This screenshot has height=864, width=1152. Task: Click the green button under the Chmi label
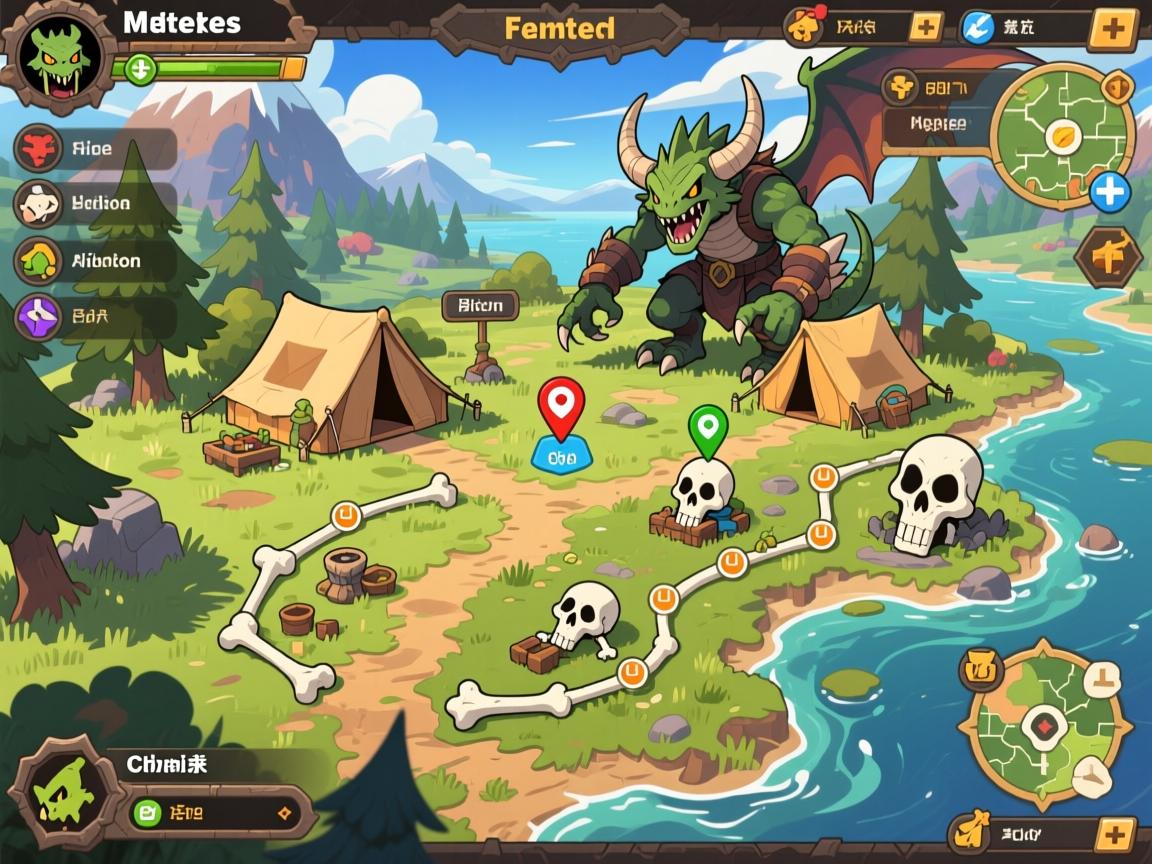point(147,810)
